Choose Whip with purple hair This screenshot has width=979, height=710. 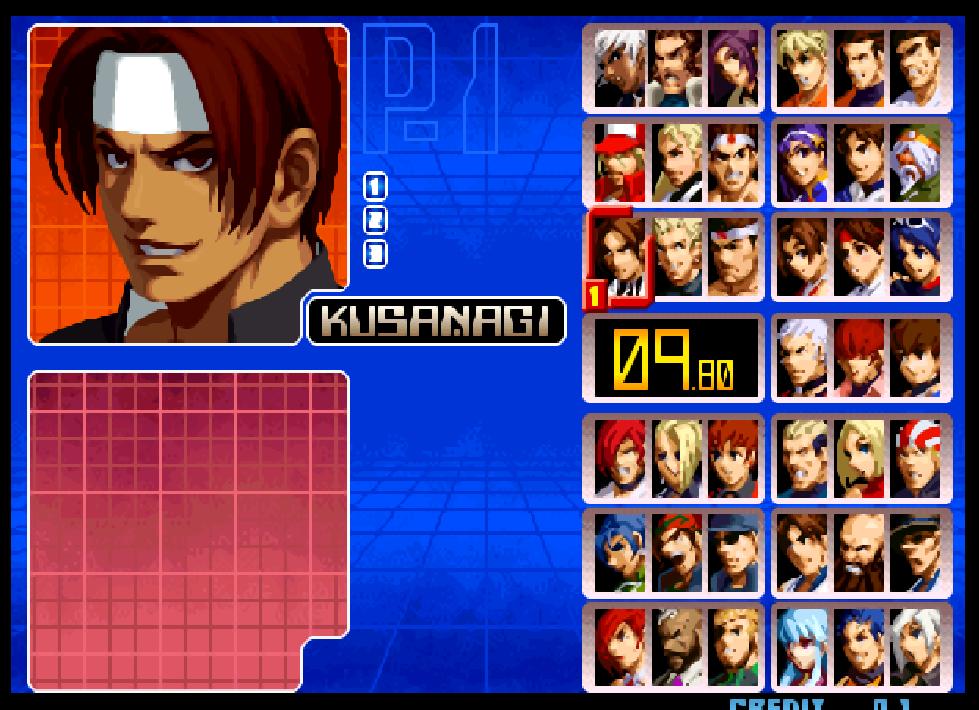(x=733, y=68)
